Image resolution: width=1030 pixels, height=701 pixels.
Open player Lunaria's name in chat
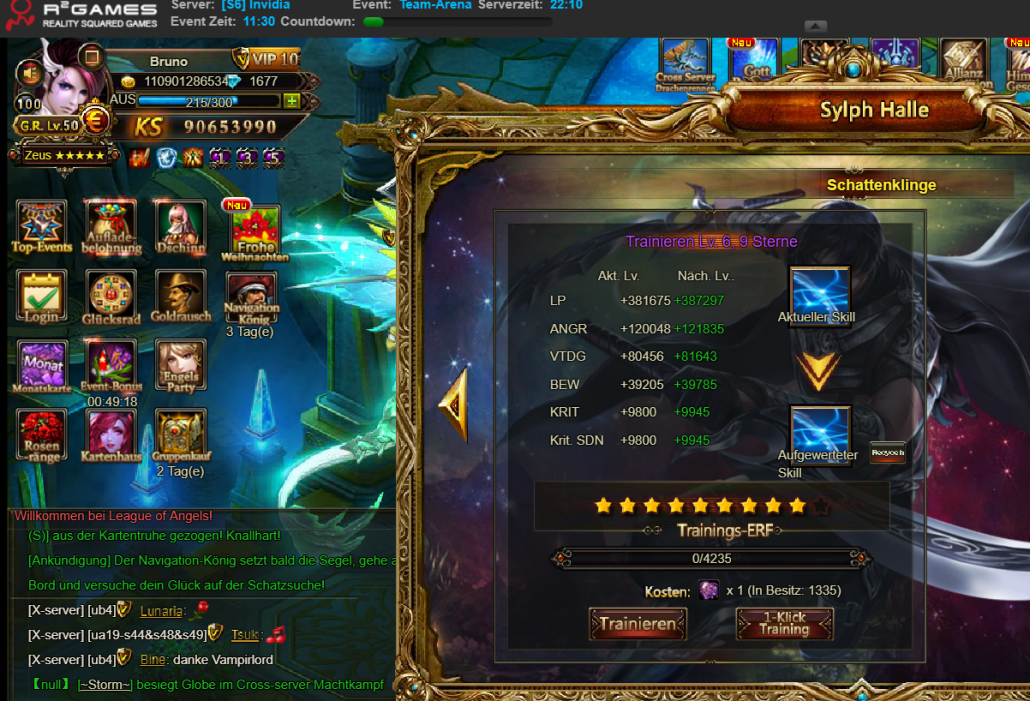point(160,611)
